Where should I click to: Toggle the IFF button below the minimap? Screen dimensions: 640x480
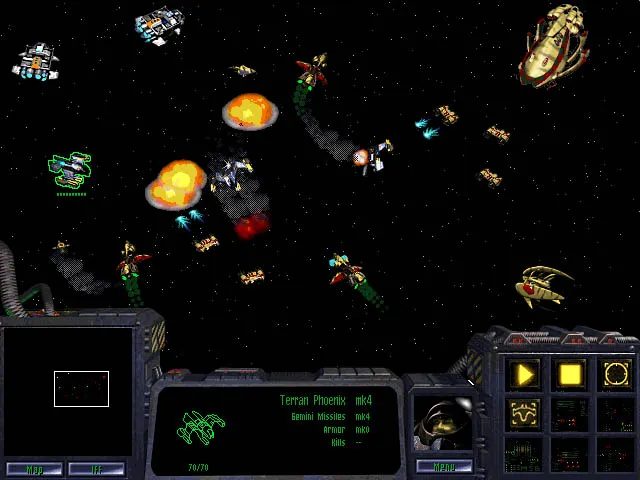(96, 468)
